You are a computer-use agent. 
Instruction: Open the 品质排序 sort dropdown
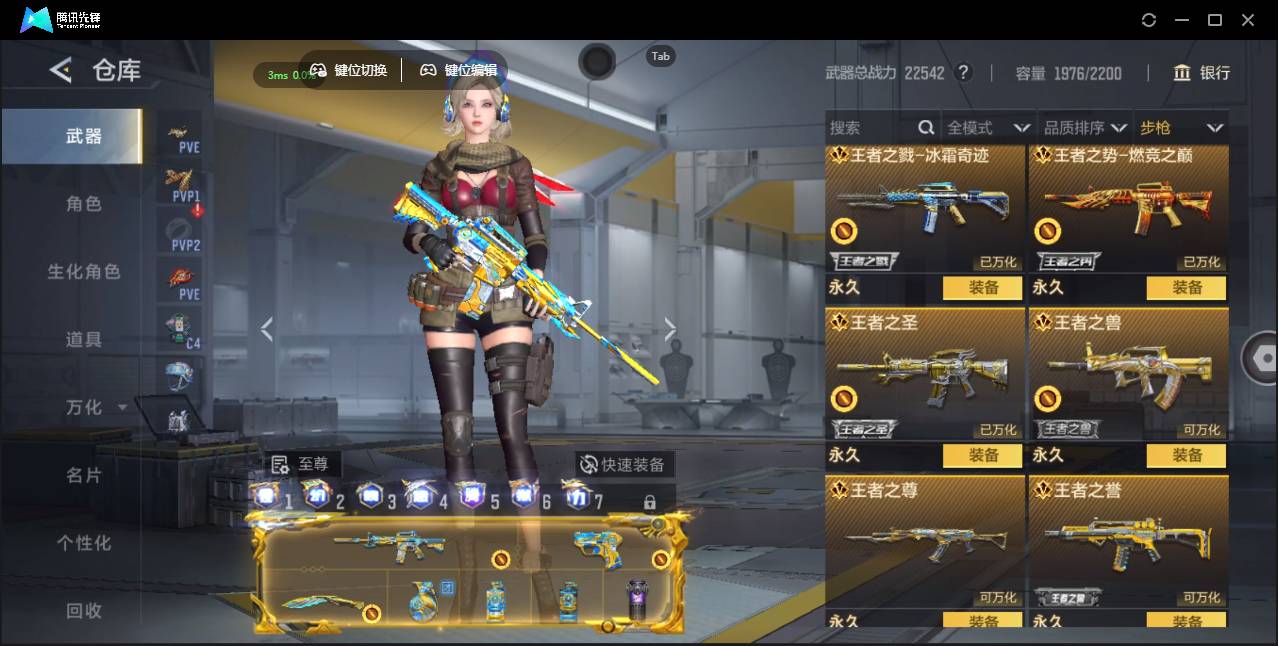[1085, 128]
